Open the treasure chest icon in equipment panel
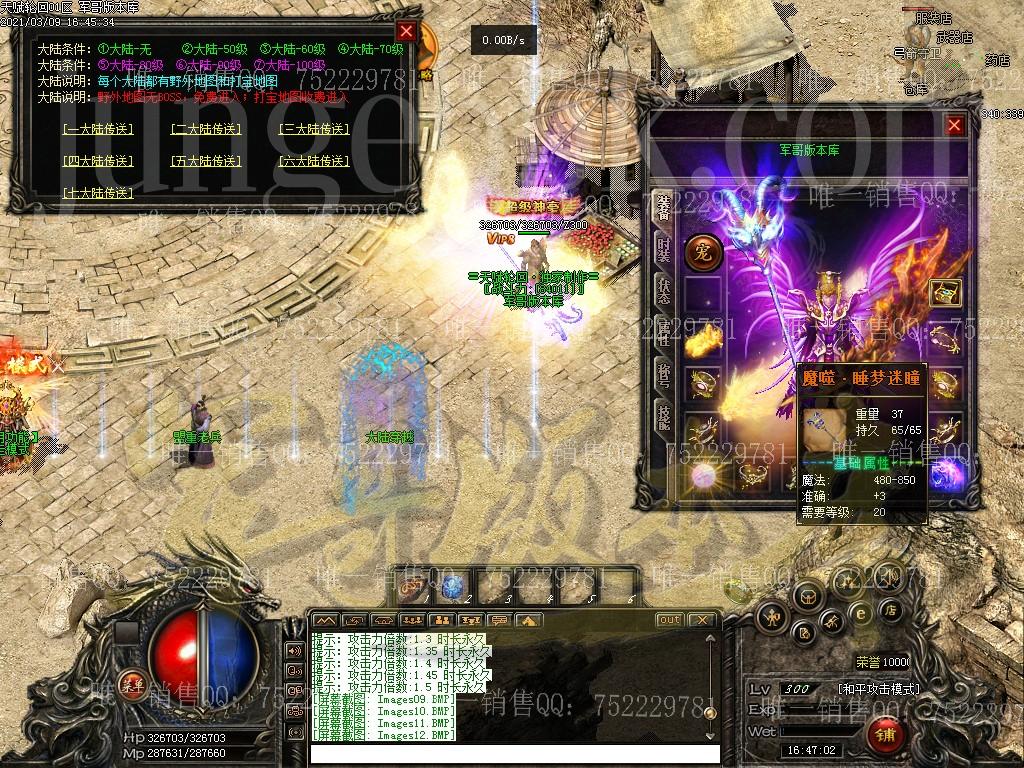This screenshot has width=1024, height=768. 945,292
